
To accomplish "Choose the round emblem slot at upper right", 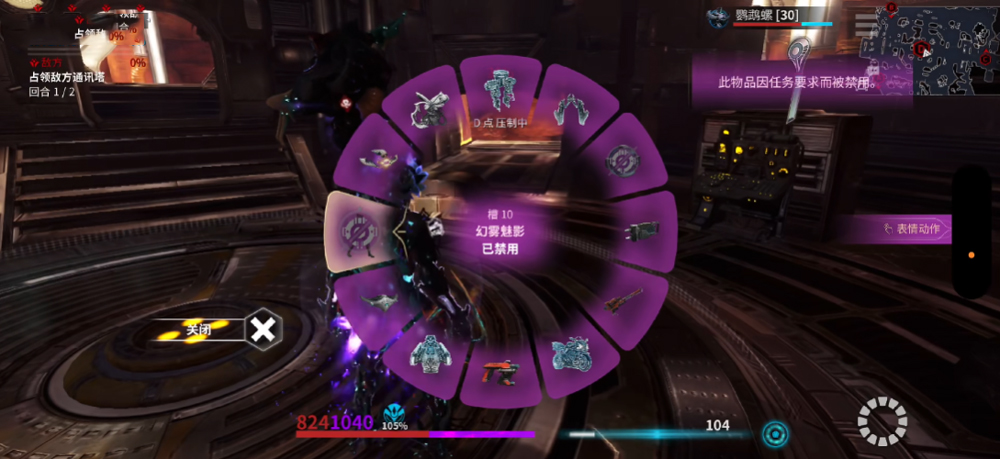I will [626, 160].
